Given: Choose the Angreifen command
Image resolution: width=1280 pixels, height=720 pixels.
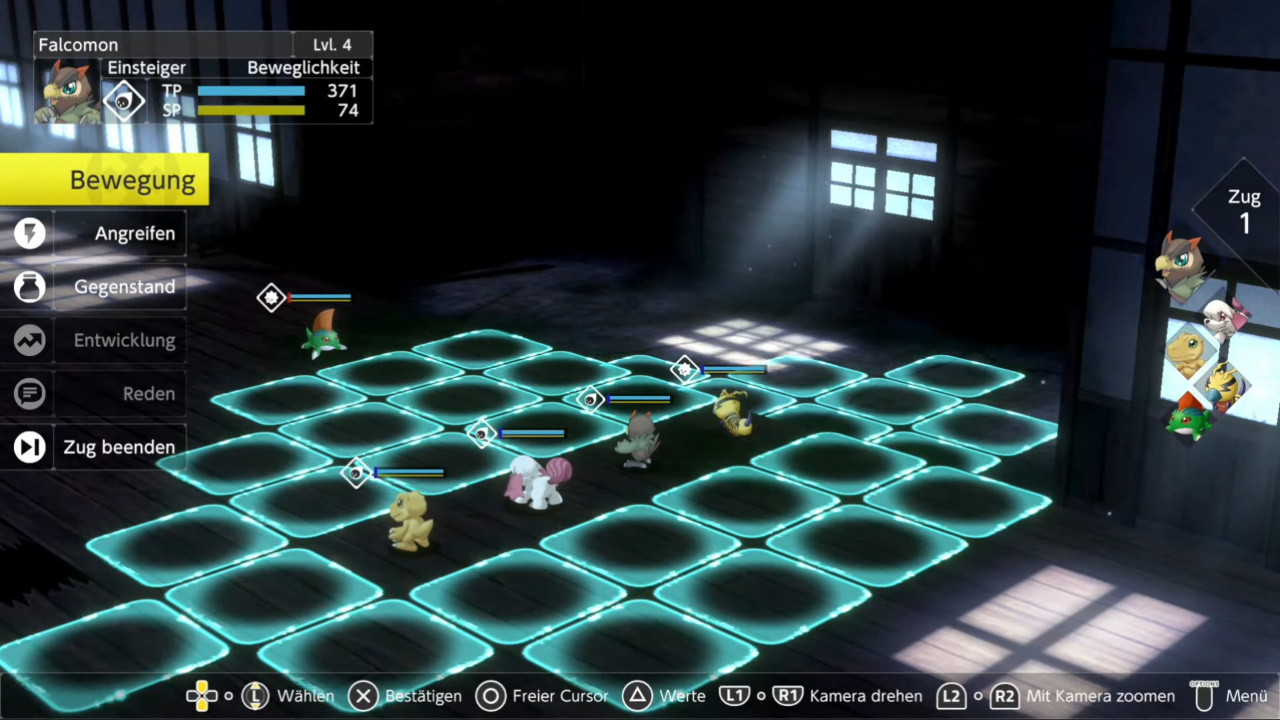Looking at the screenshot, I should (x=120, y=234).
